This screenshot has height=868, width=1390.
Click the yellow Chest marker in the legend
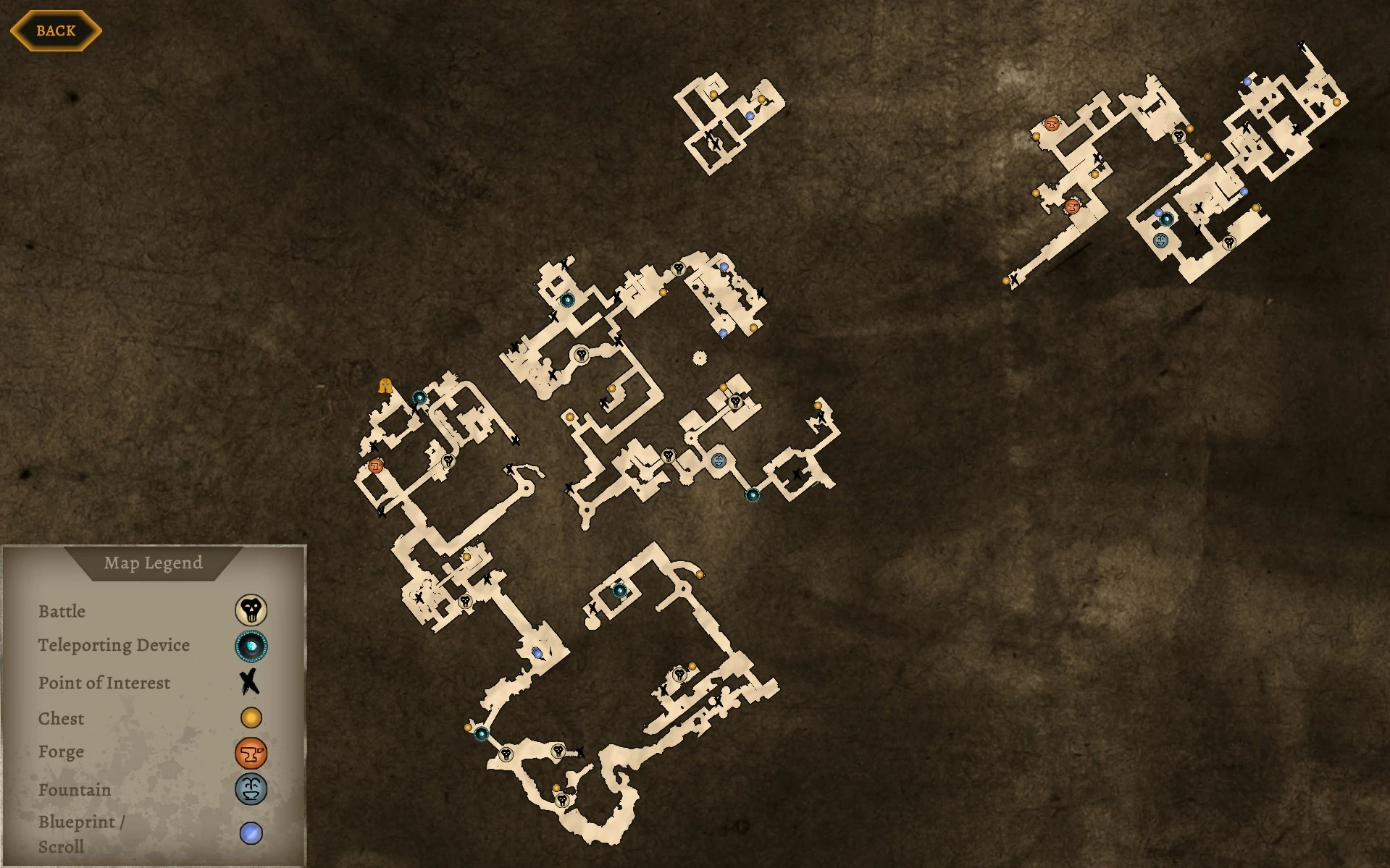click(x=250, y=717)
